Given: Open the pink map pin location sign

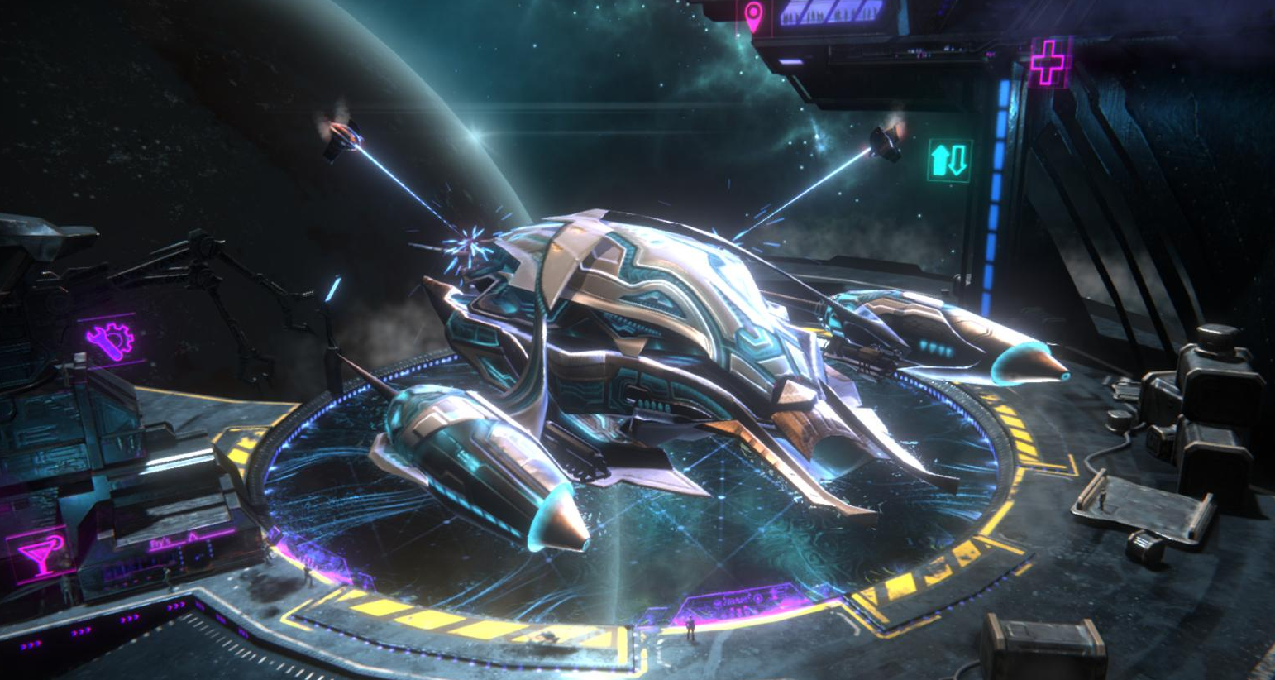Looking at the screenshot, I should (753, 15).
